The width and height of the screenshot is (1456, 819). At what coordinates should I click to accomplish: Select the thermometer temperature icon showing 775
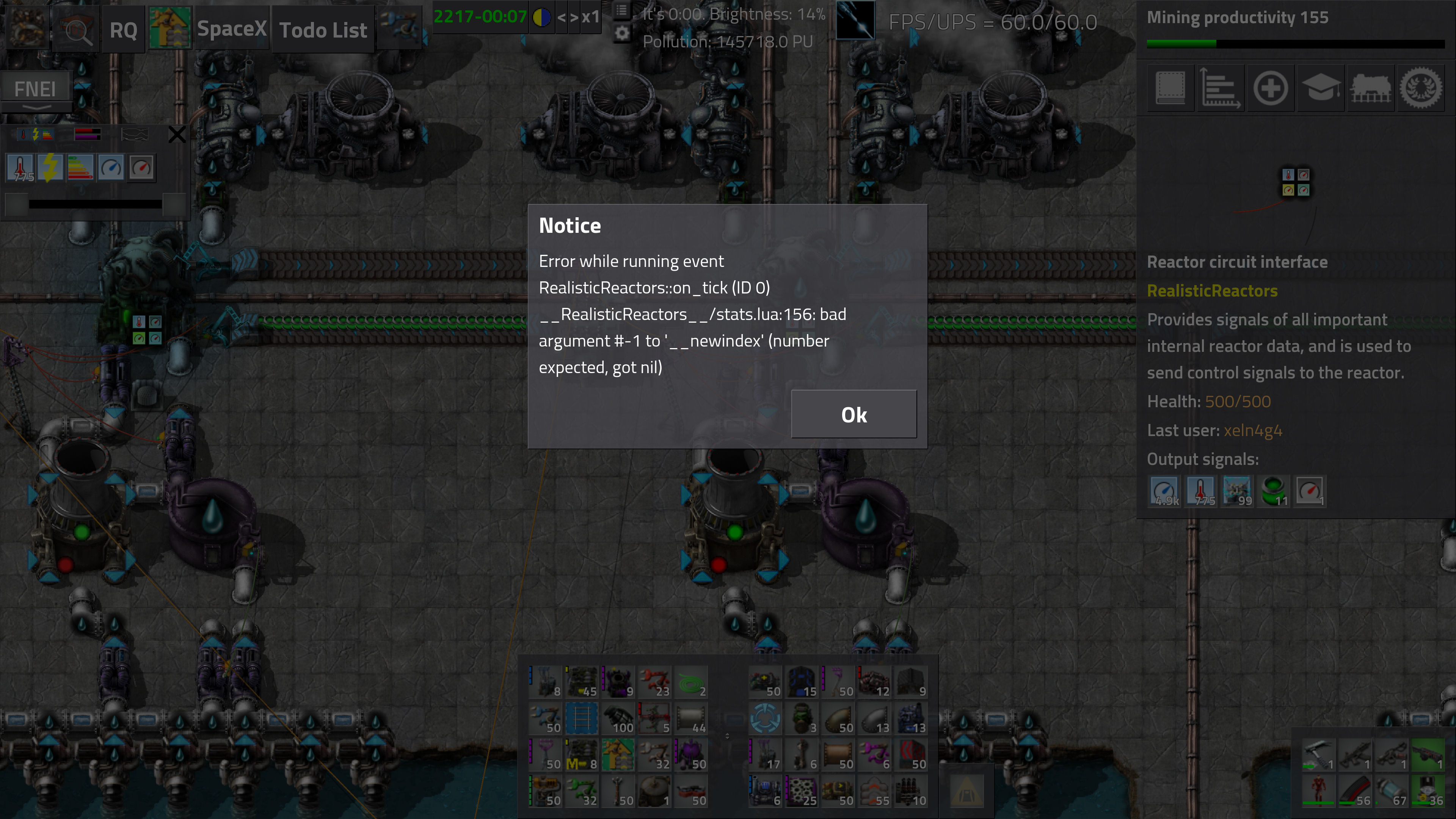[x=21, y=168]
